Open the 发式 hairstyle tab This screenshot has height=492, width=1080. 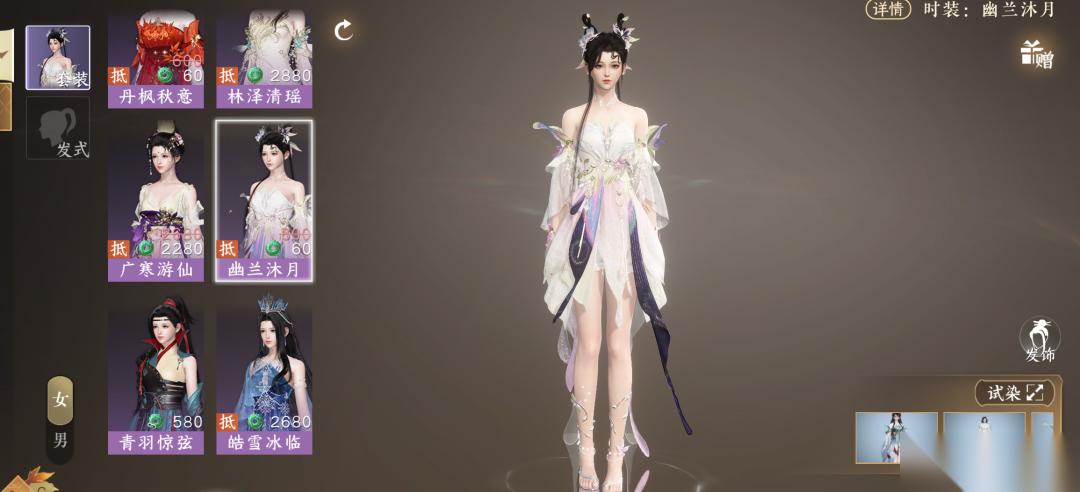pyautogui.click(x=58, y=128)
